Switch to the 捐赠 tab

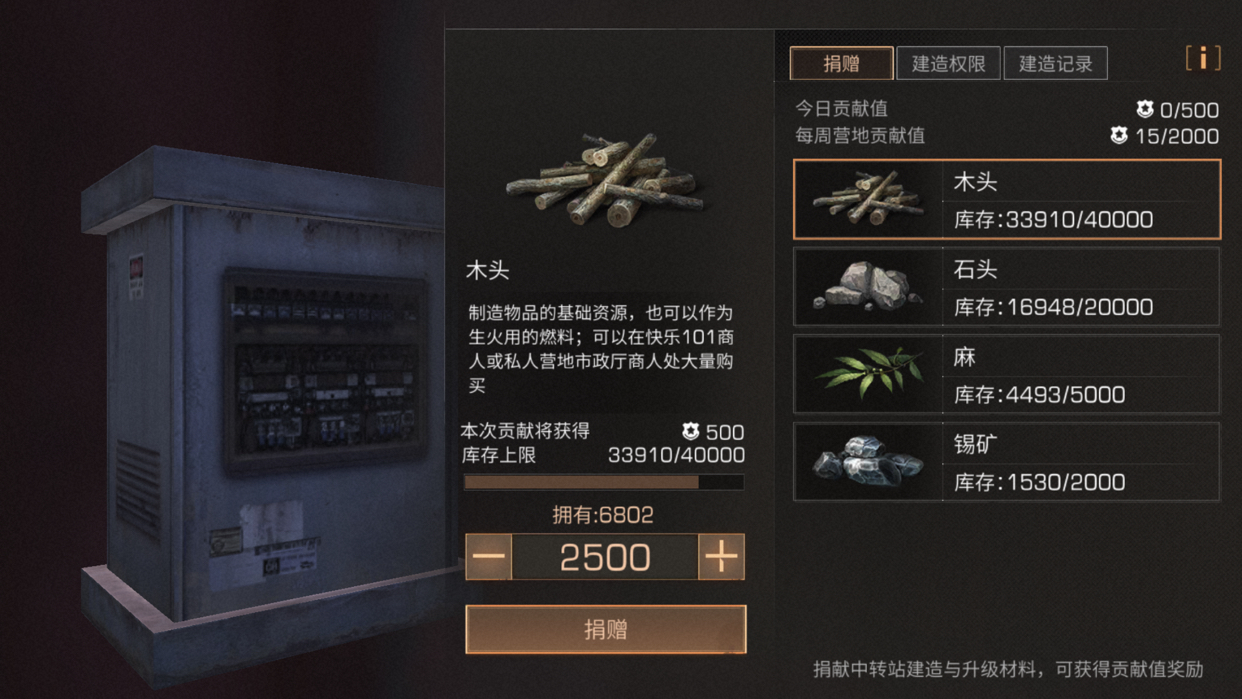(841, 64)
